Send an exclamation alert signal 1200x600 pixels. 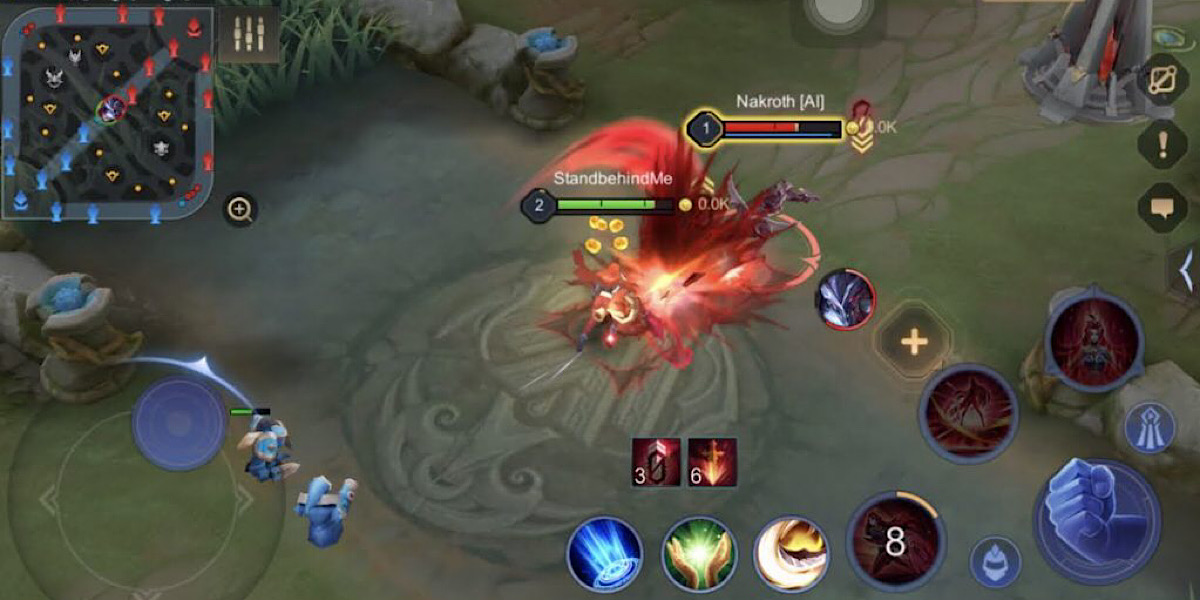pos(1162,145)
